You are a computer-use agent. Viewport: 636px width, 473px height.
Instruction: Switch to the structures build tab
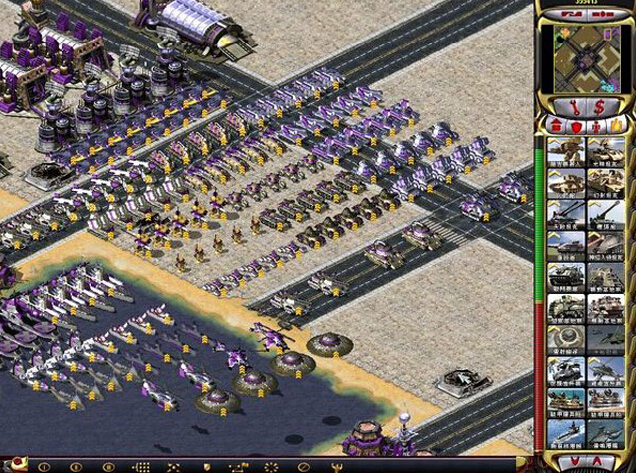point(555,126)
